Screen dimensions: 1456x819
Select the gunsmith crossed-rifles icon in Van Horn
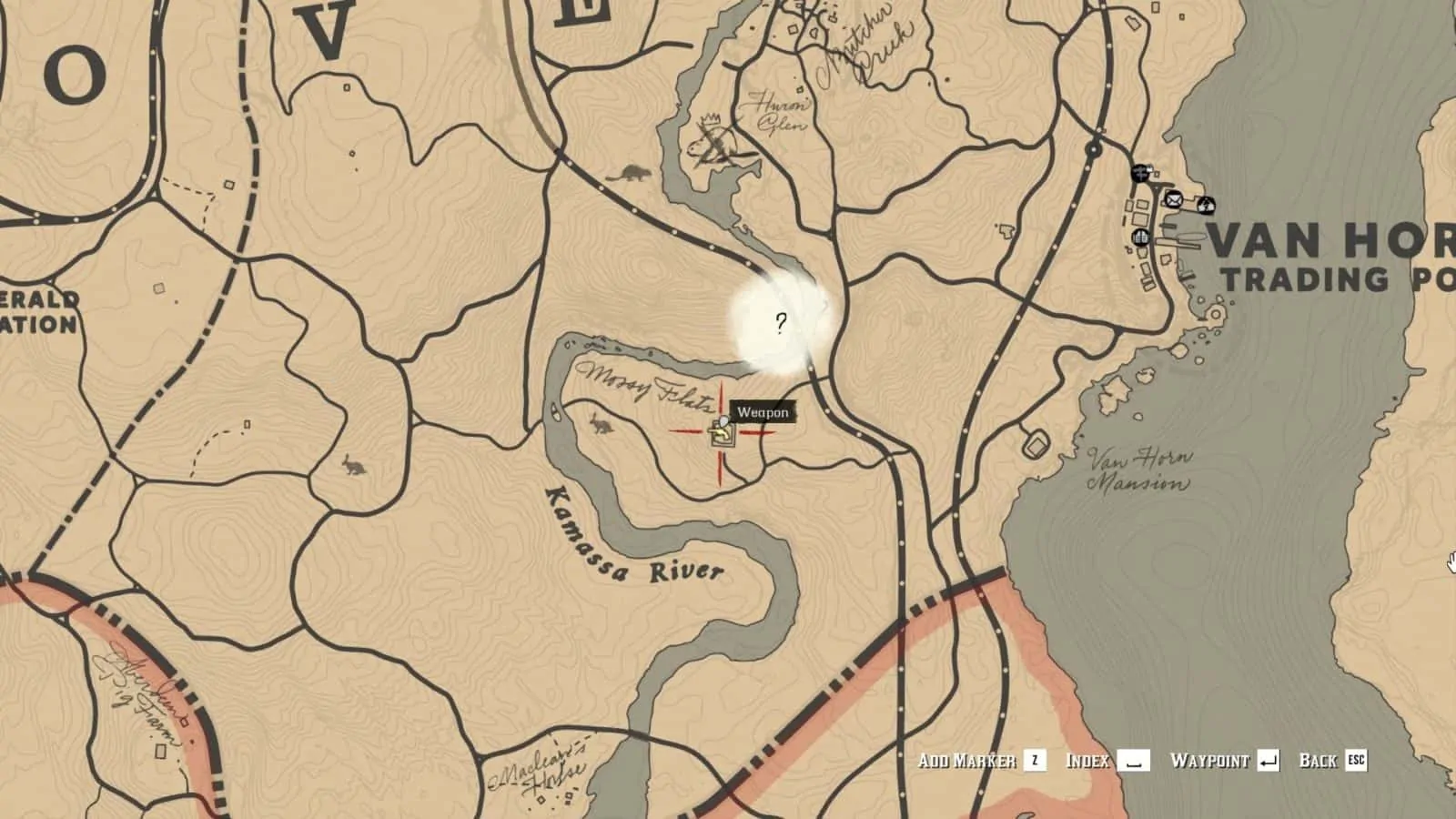1140,172
